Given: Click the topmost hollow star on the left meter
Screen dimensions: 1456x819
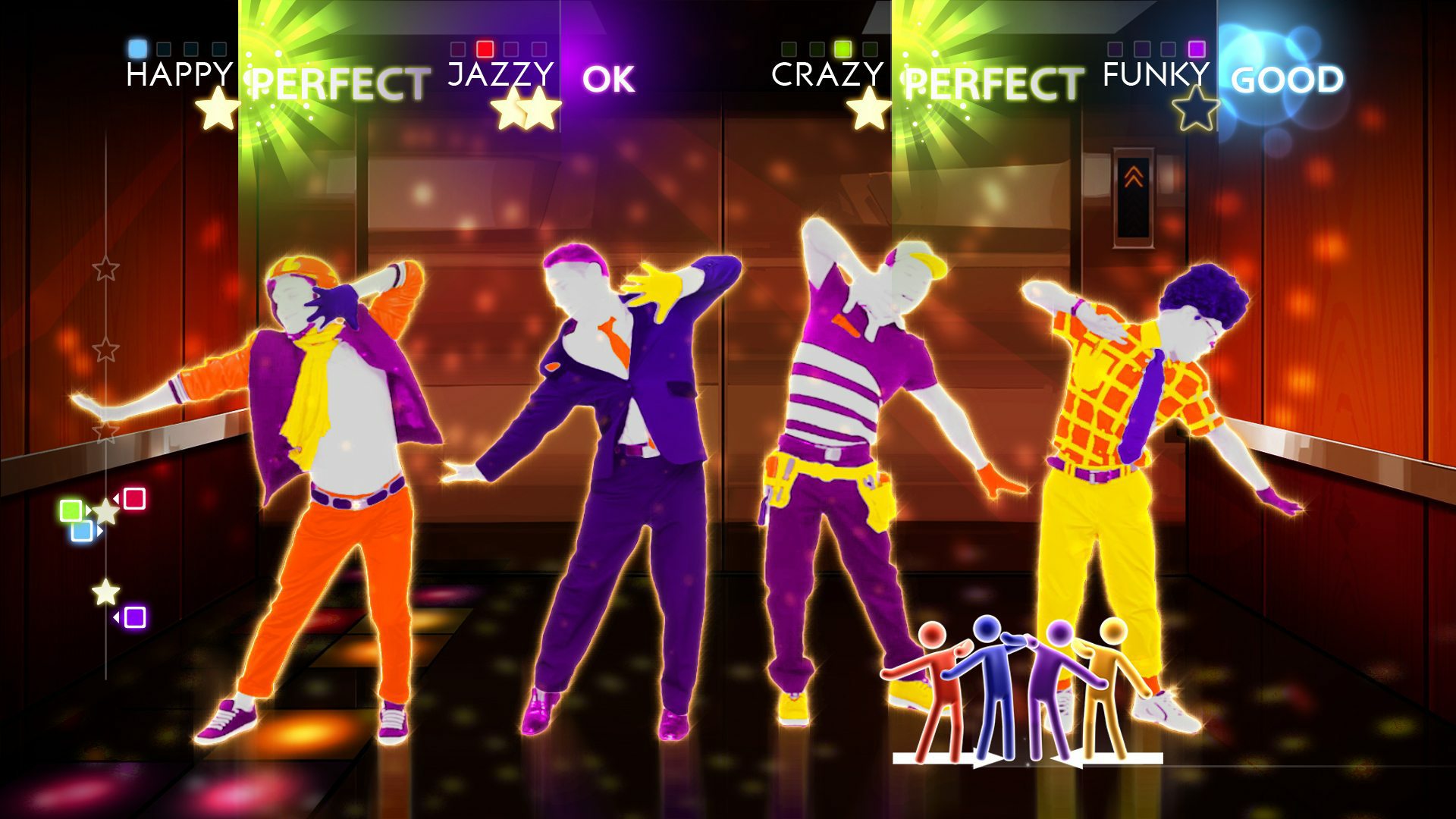Looking at the screenshot, I should [106, 267].
